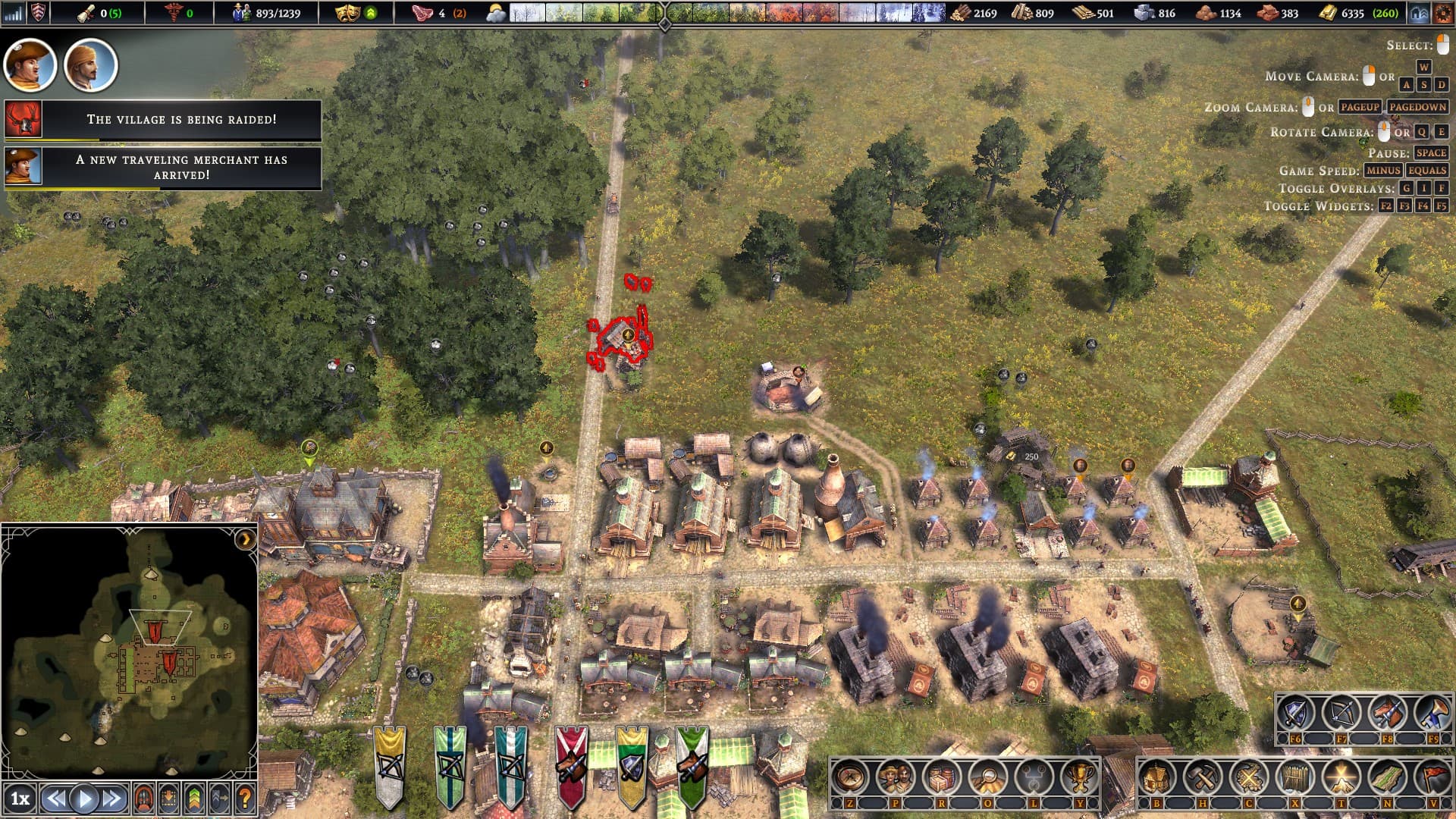The image size is (1456, 819).
Task: Collapse the minimap with the arrow button
Action: (245, 539)
